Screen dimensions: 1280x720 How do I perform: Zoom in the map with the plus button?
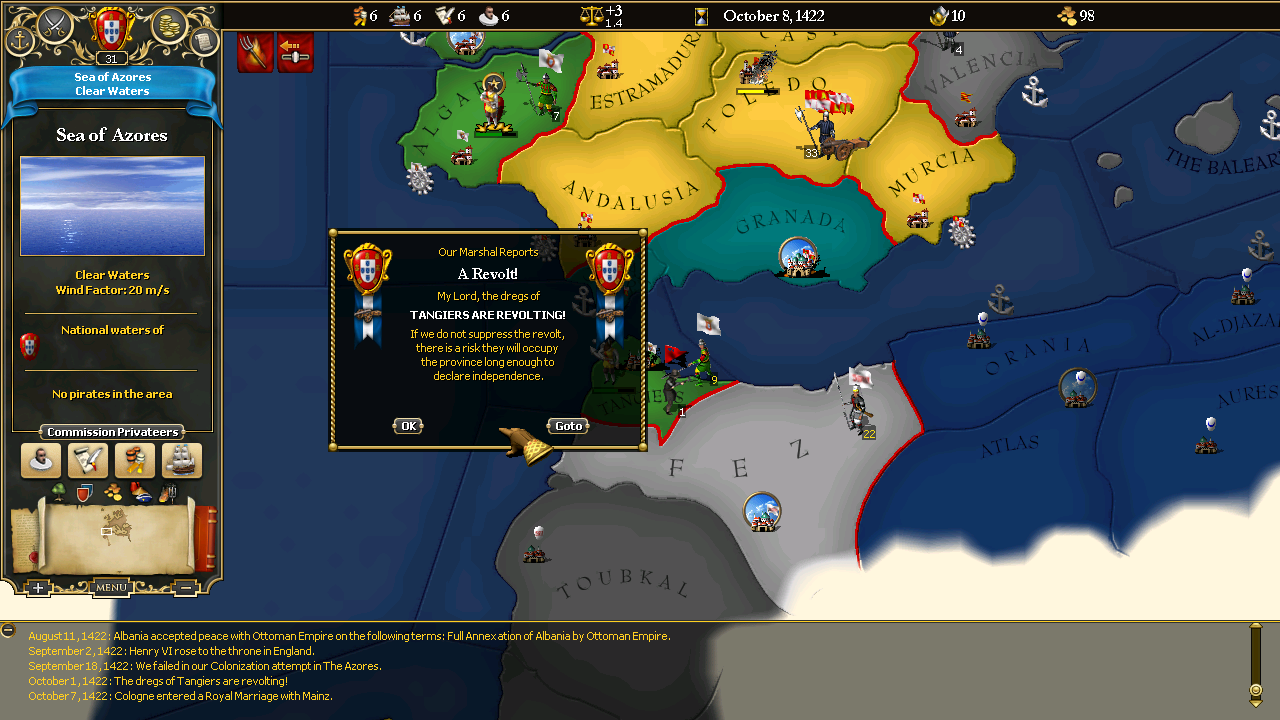(38, 588)
